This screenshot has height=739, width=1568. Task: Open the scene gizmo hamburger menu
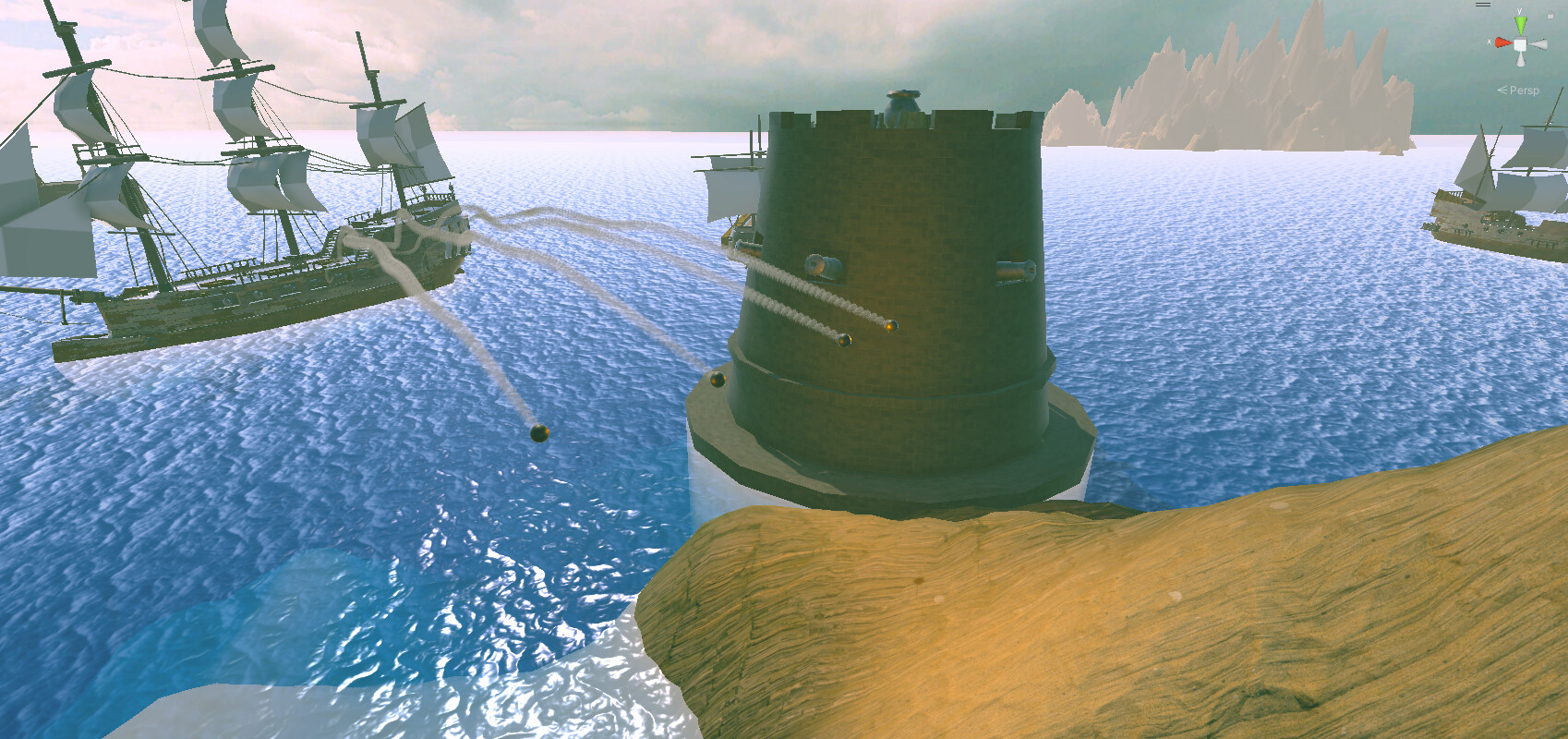point(1483,5)
